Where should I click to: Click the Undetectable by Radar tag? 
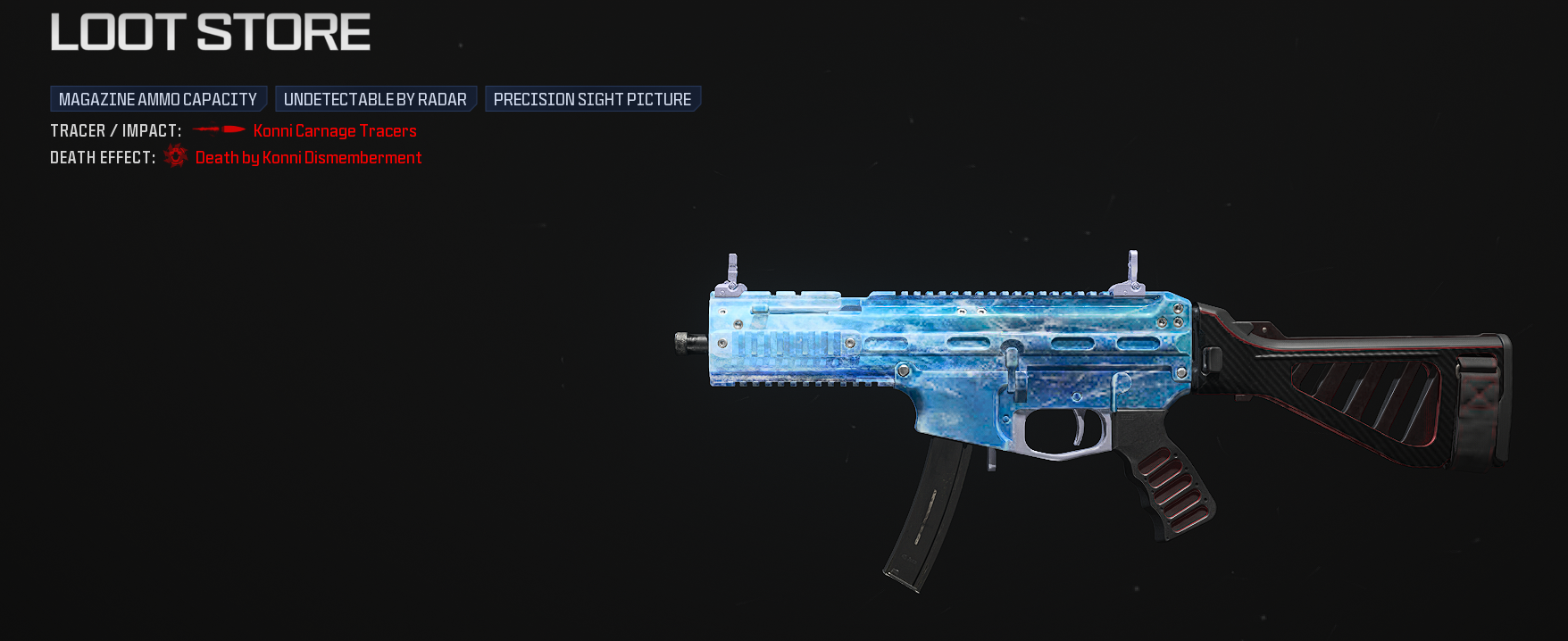coord(375,99)
